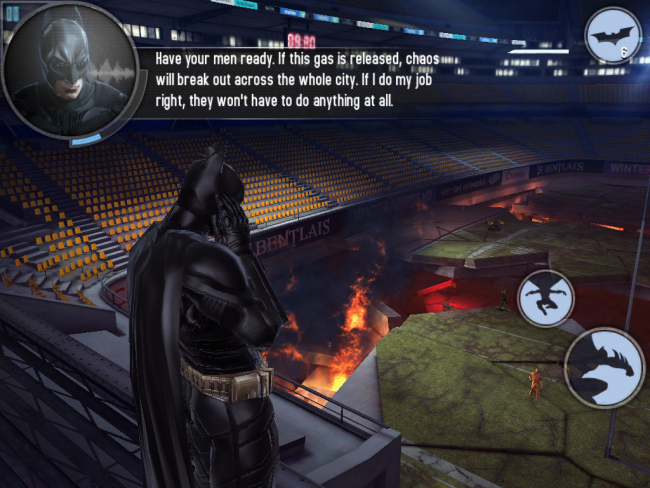Activate the large swooping bat action button
This screenshot has height=488, width=650.
(604, 367)
